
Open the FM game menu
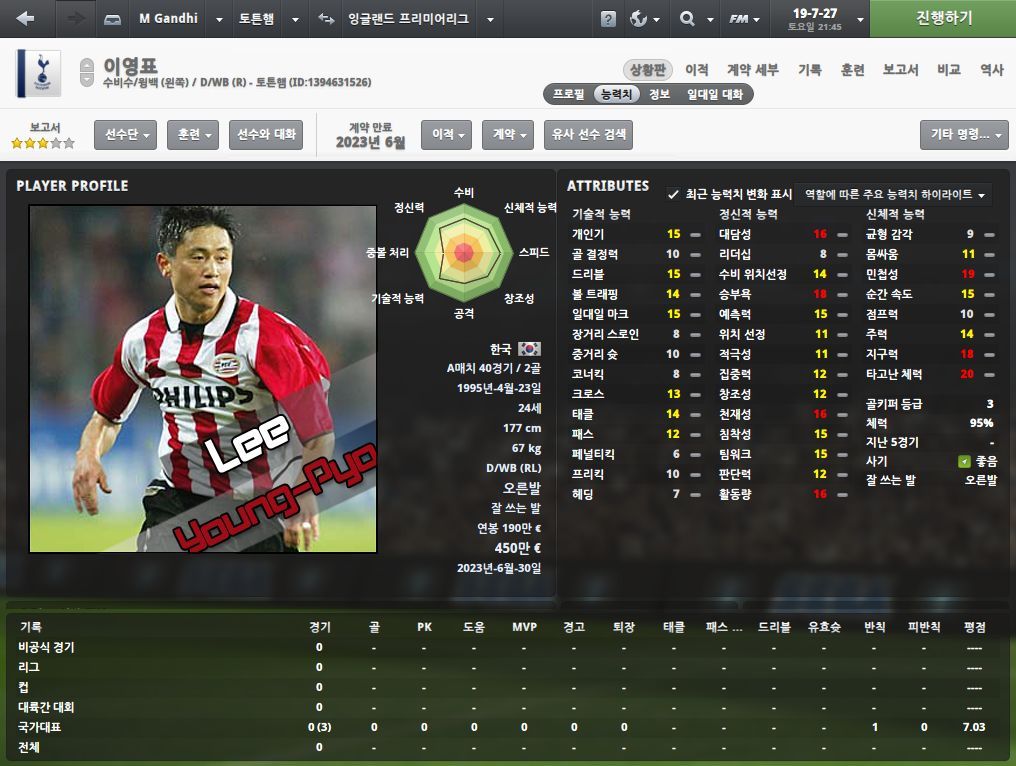(746, 18)
